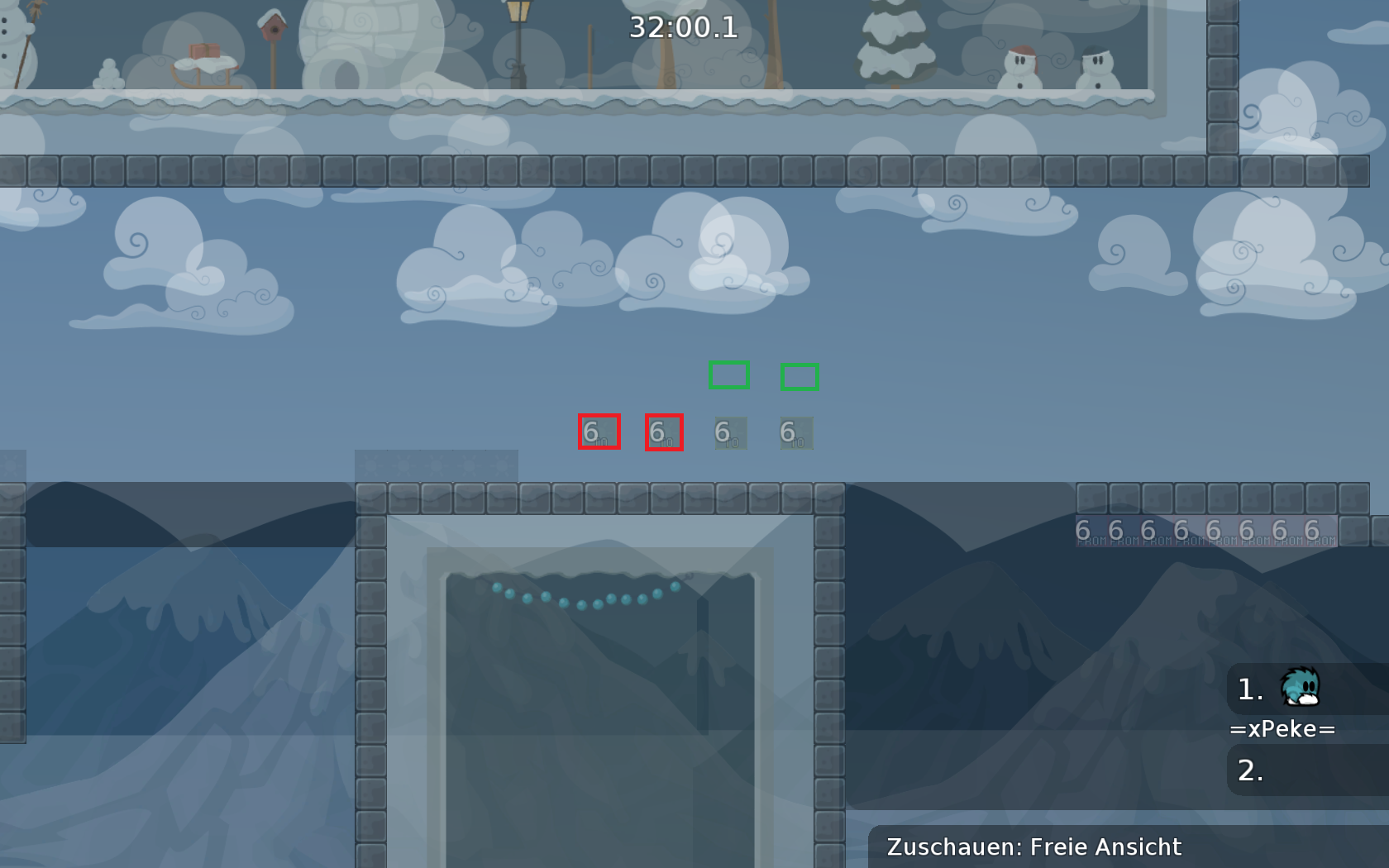This screenshot has height=868, width=1389.
Task: Click the 'Zuschauen: Freie Ansicht' spectator bar
Action: pyautogui.click(x=1033, y=847)
